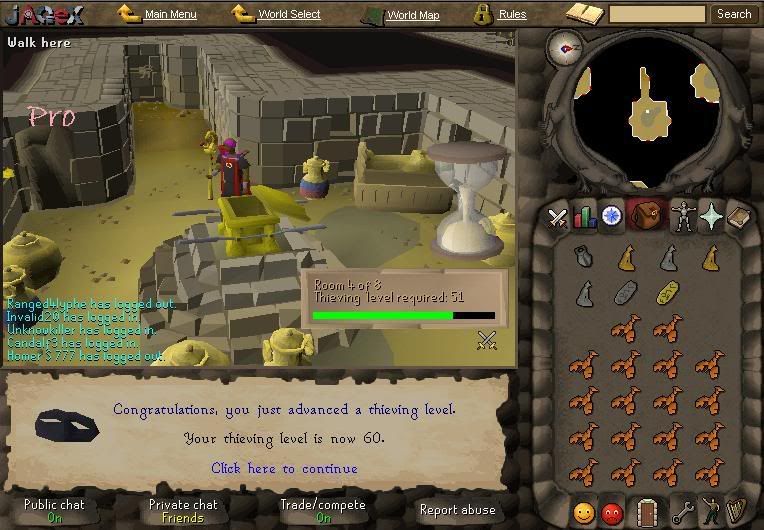Viewport: 764px width, 530px height.
Task: Click the Search button
Action: (x=734, y=14)
